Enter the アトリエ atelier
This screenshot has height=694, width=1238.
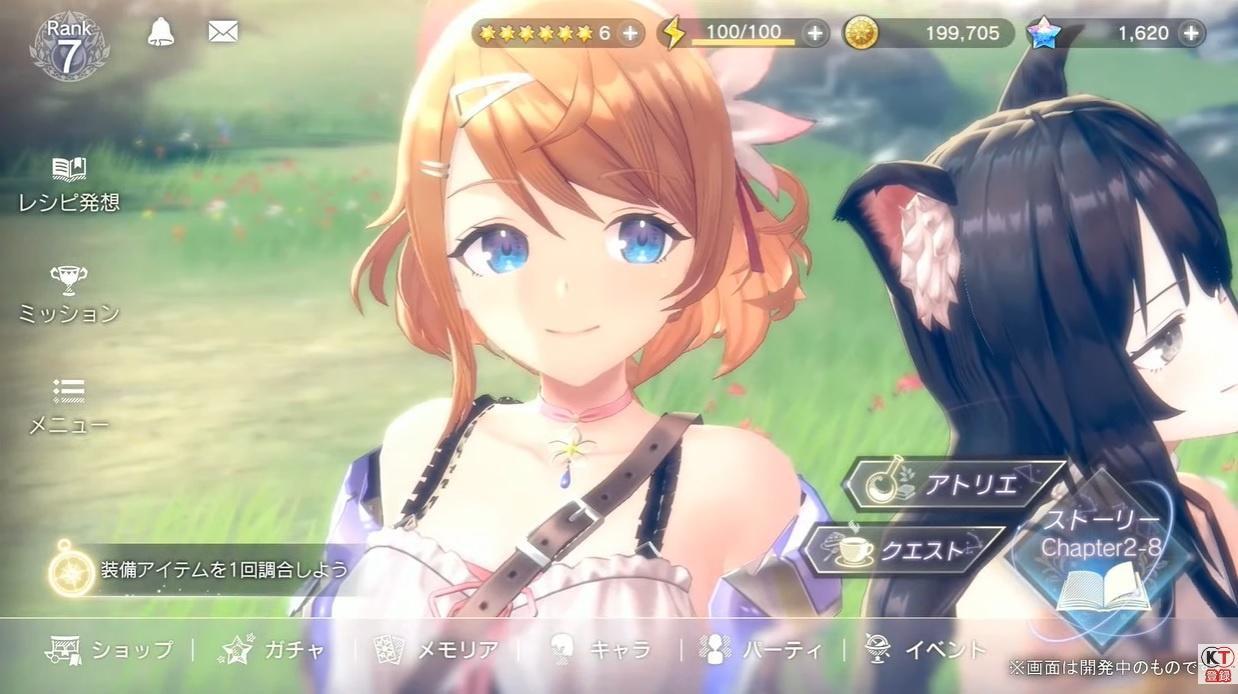(953, 485)
